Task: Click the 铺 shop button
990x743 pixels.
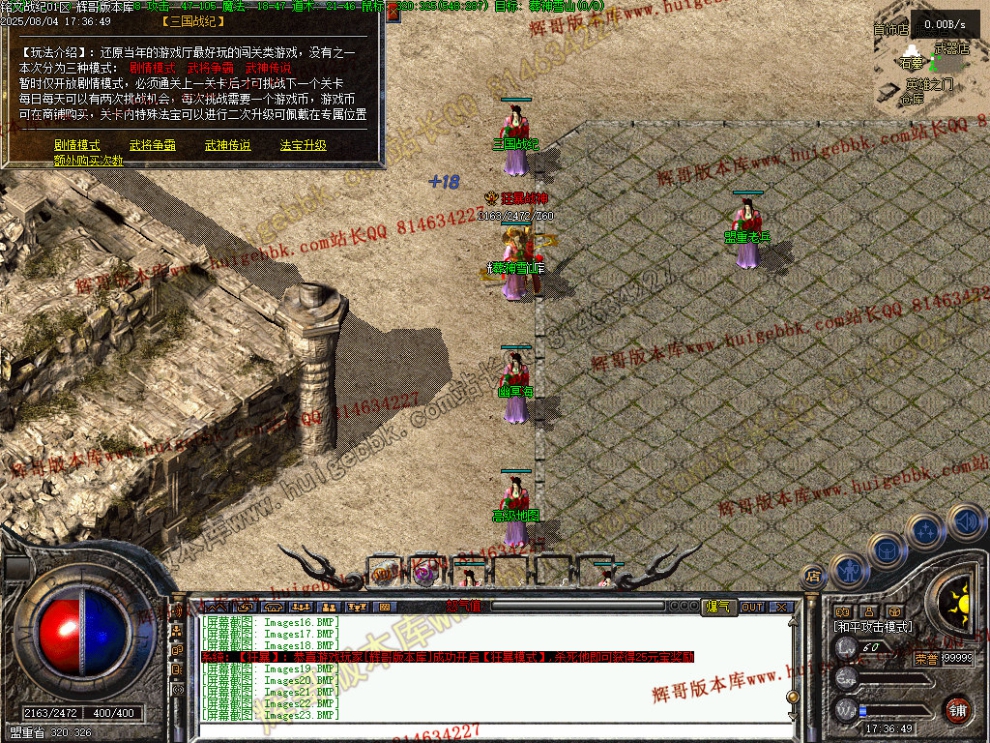Action: tap(957, 709)
